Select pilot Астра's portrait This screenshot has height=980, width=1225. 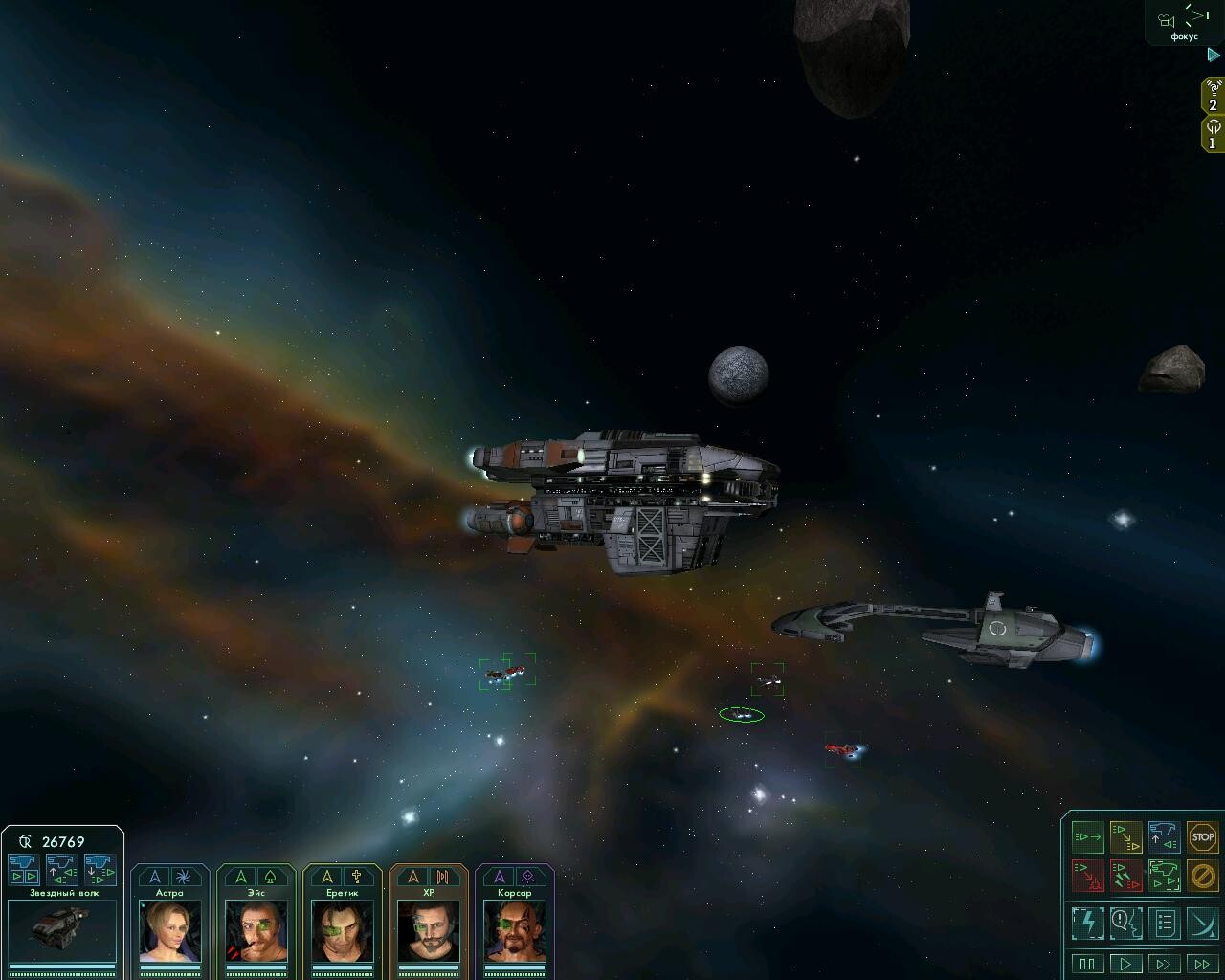click(169, 929)
